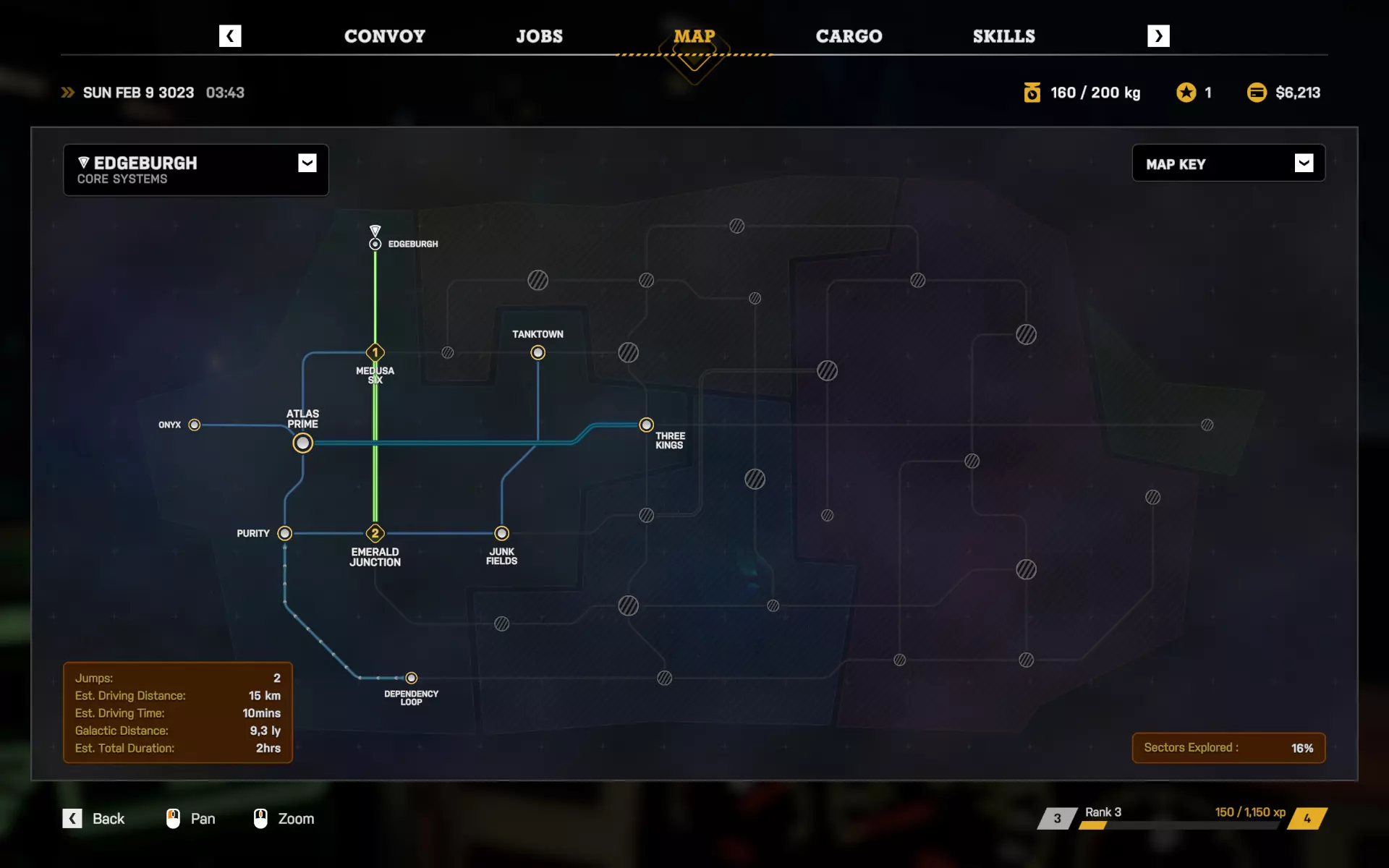1389x868 pixels.
Task: Select the Cargo tab
Action: click(x=849, y=36)
